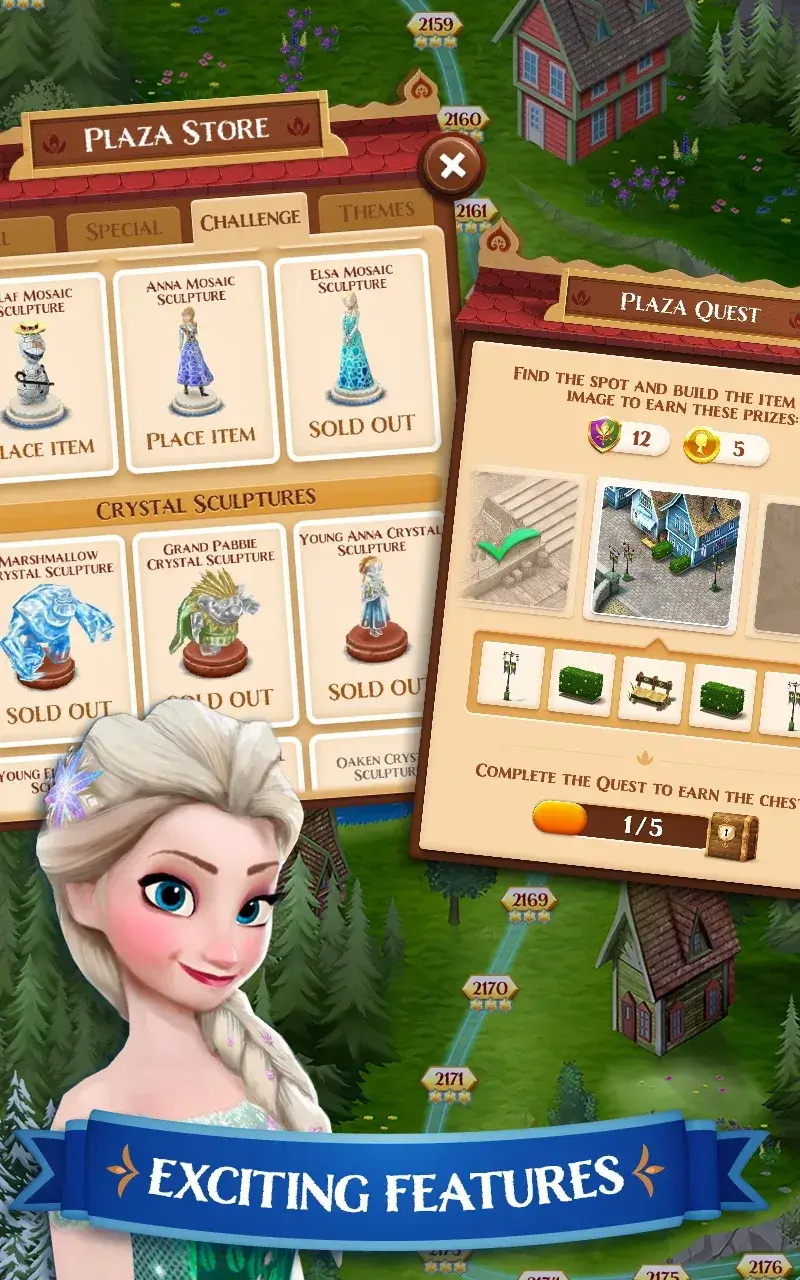Select the Elsa Mosaic Sculpture card
The width and height of the screenshot is (800, 1280).
click(360, 355)
